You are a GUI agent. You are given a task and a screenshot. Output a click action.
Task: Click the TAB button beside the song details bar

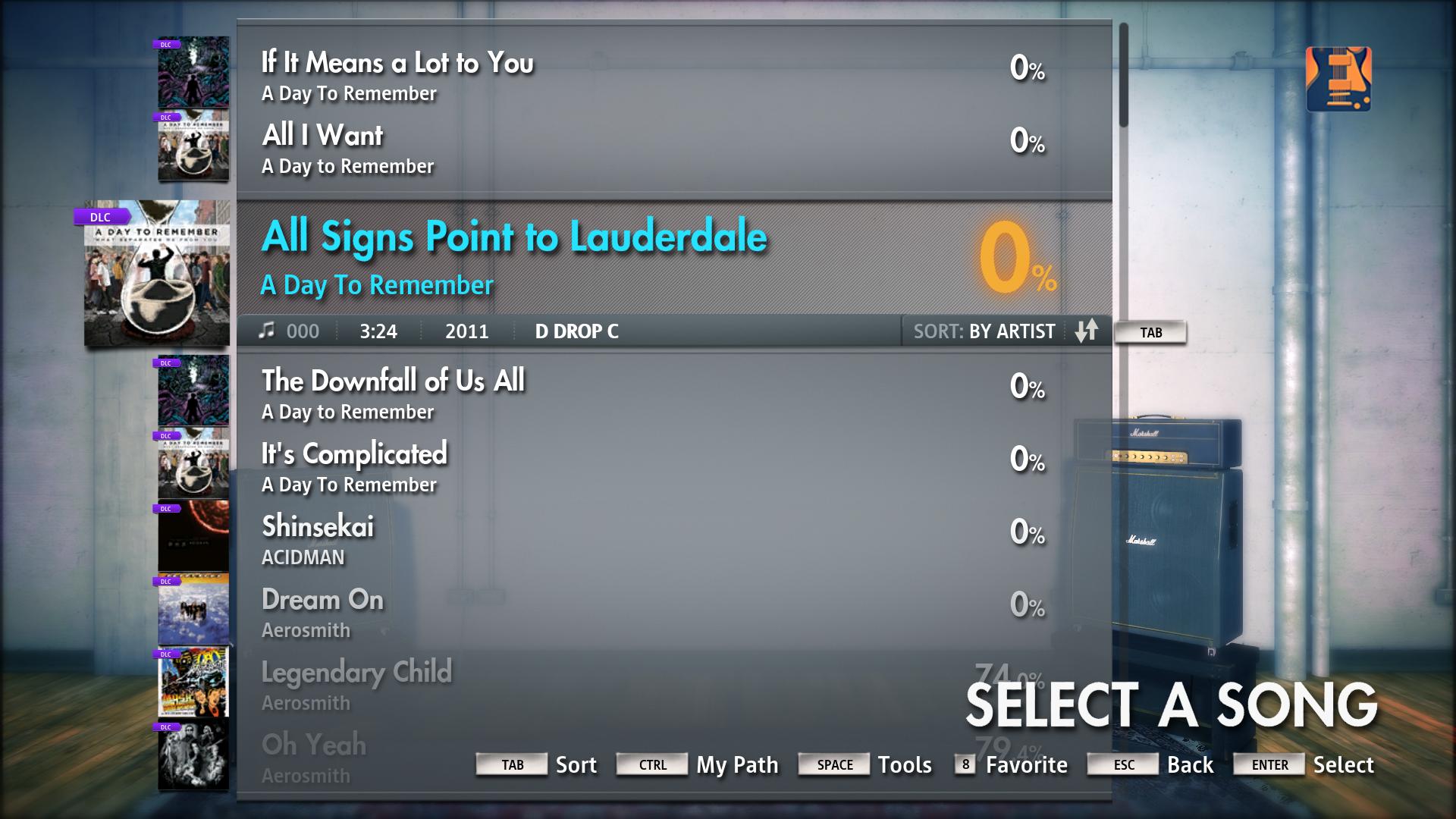pos(1150,332)
